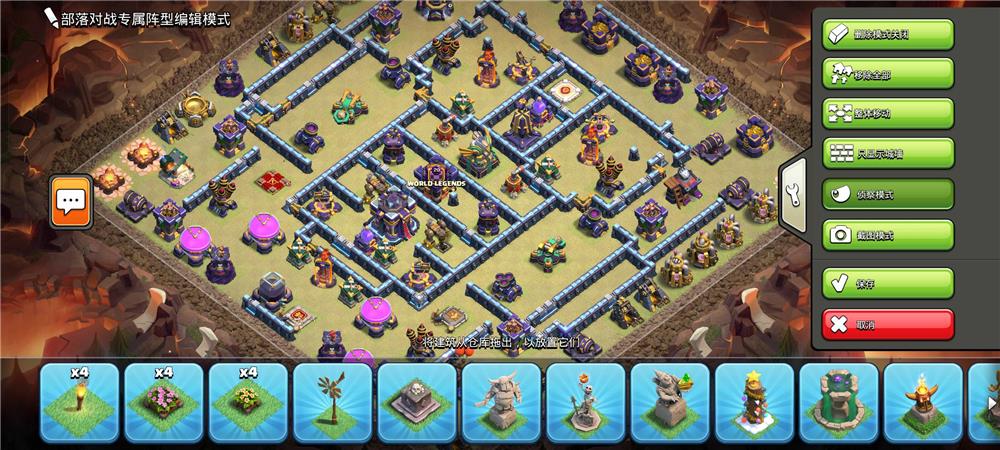
Task: Pick the skeleton statue slot
Action: [x=585, y=402]
